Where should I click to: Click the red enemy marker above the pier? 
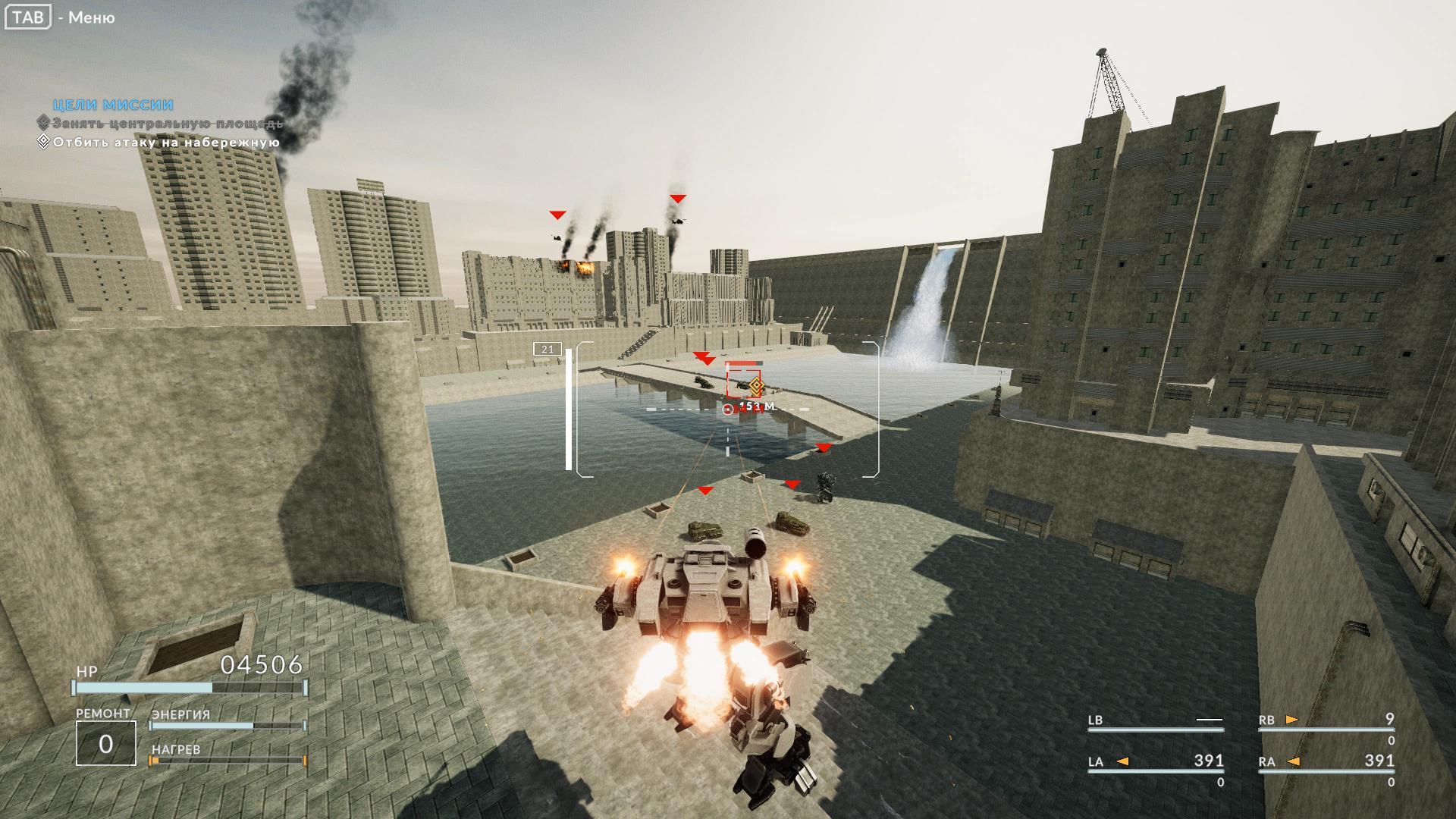(x=704, y=357)
